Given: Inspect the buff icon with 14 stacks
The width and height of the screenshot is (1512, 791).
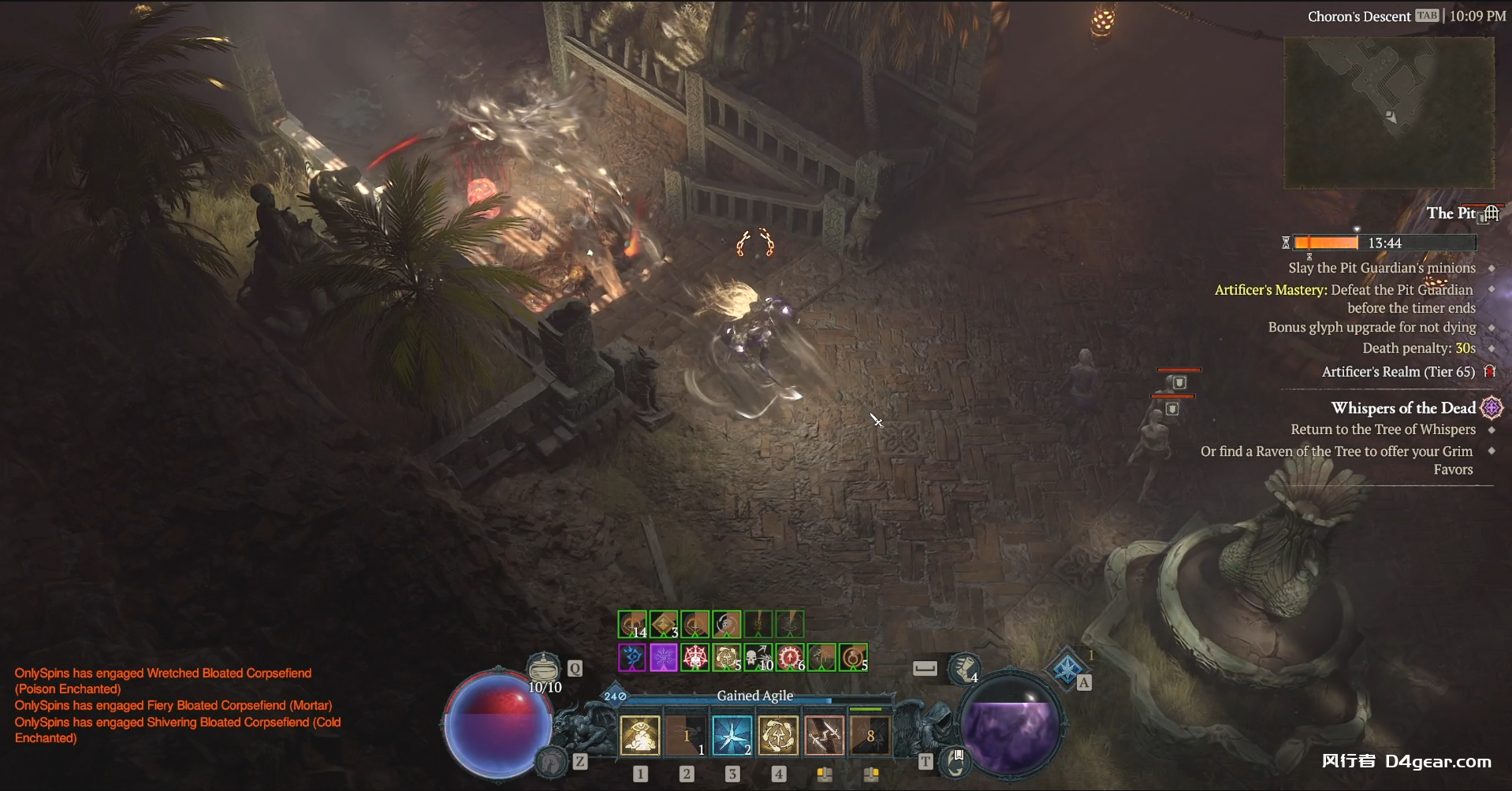Looking at the screenshot, I should tap(632, 625).
